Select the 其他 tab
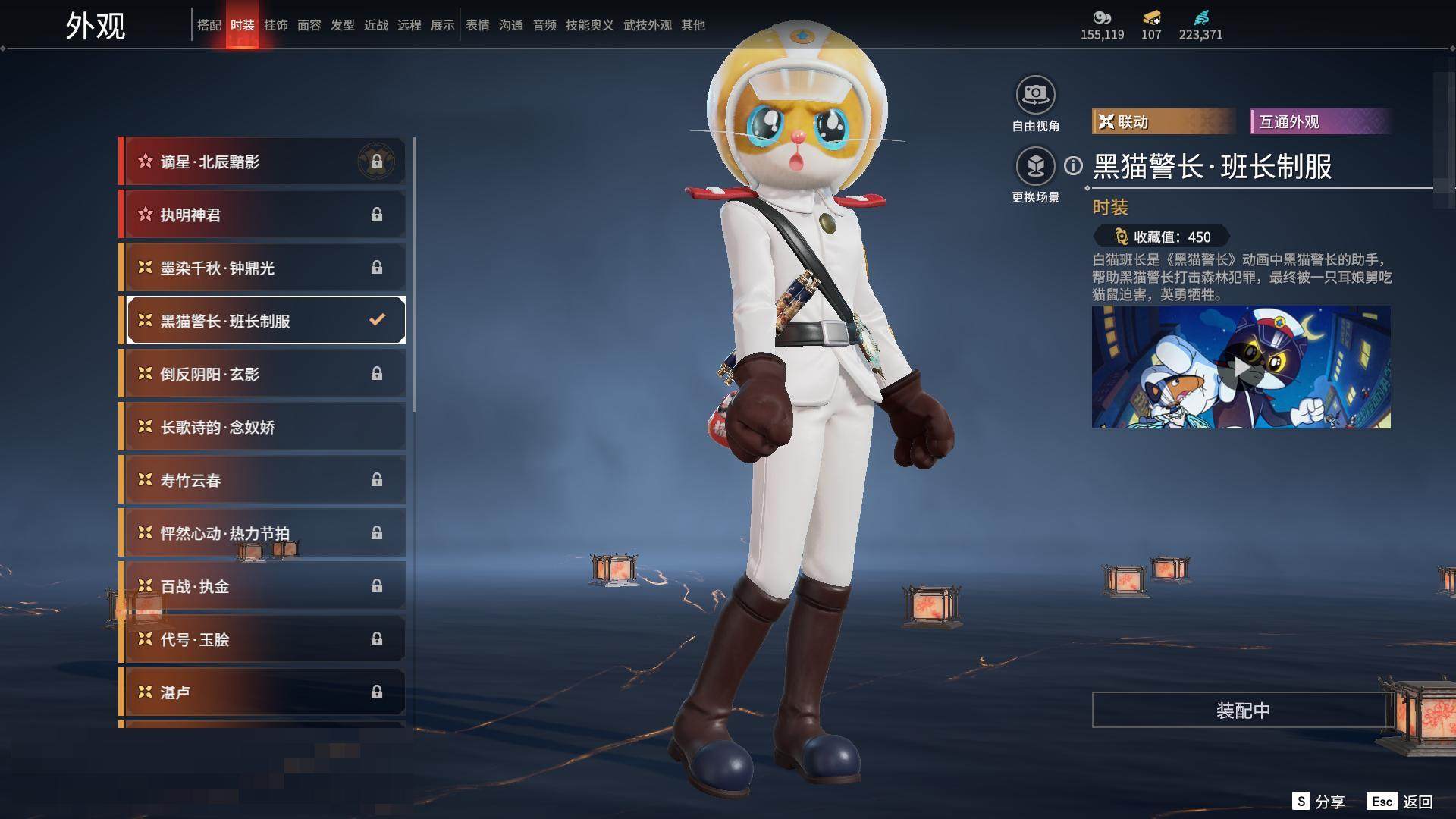Image resolution: width=1456 pixels, height=819 pixels. tap(692, 25)
